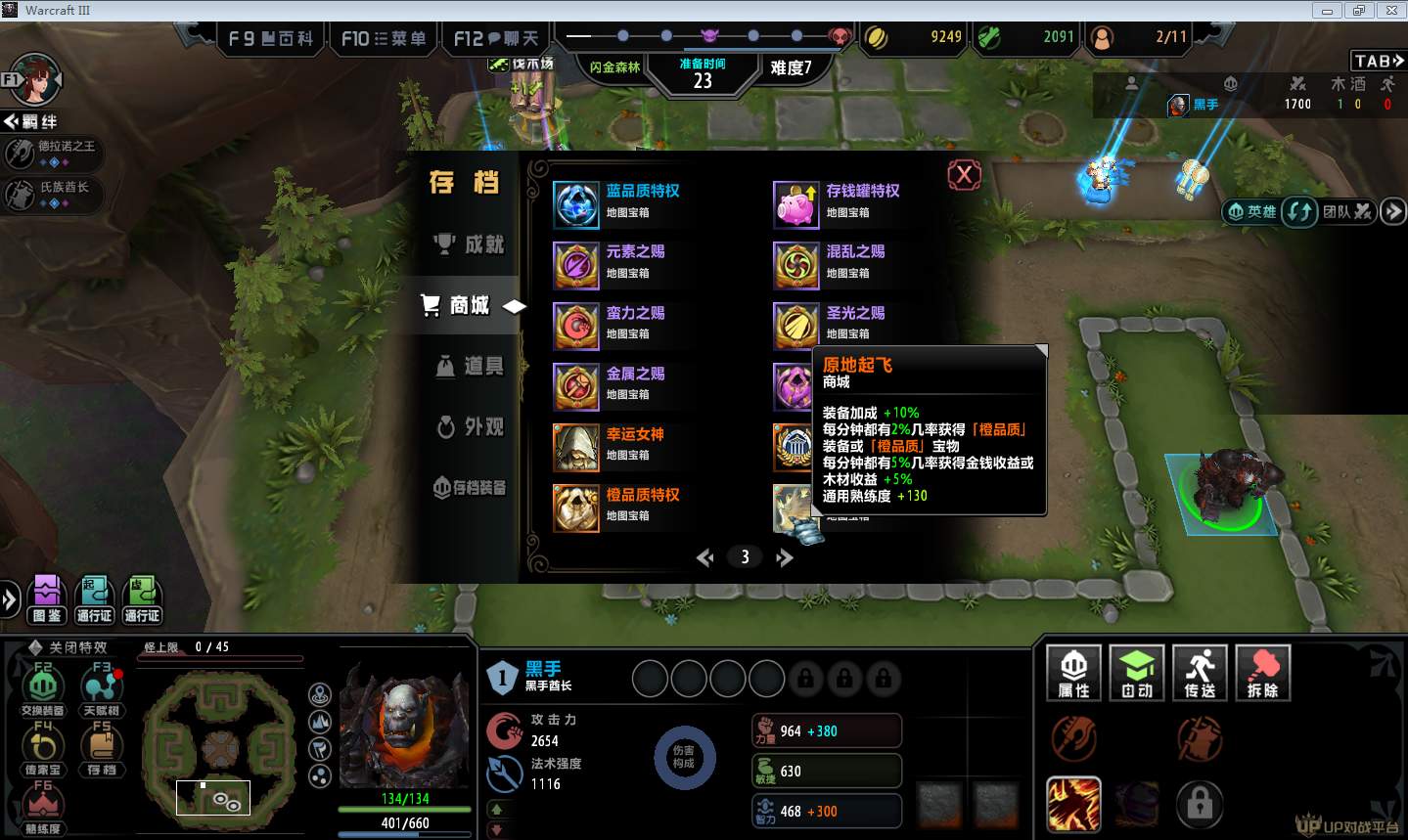Select the 外观 tab
The height and width of the screenshot is (840, 1408).
(471, 427)
